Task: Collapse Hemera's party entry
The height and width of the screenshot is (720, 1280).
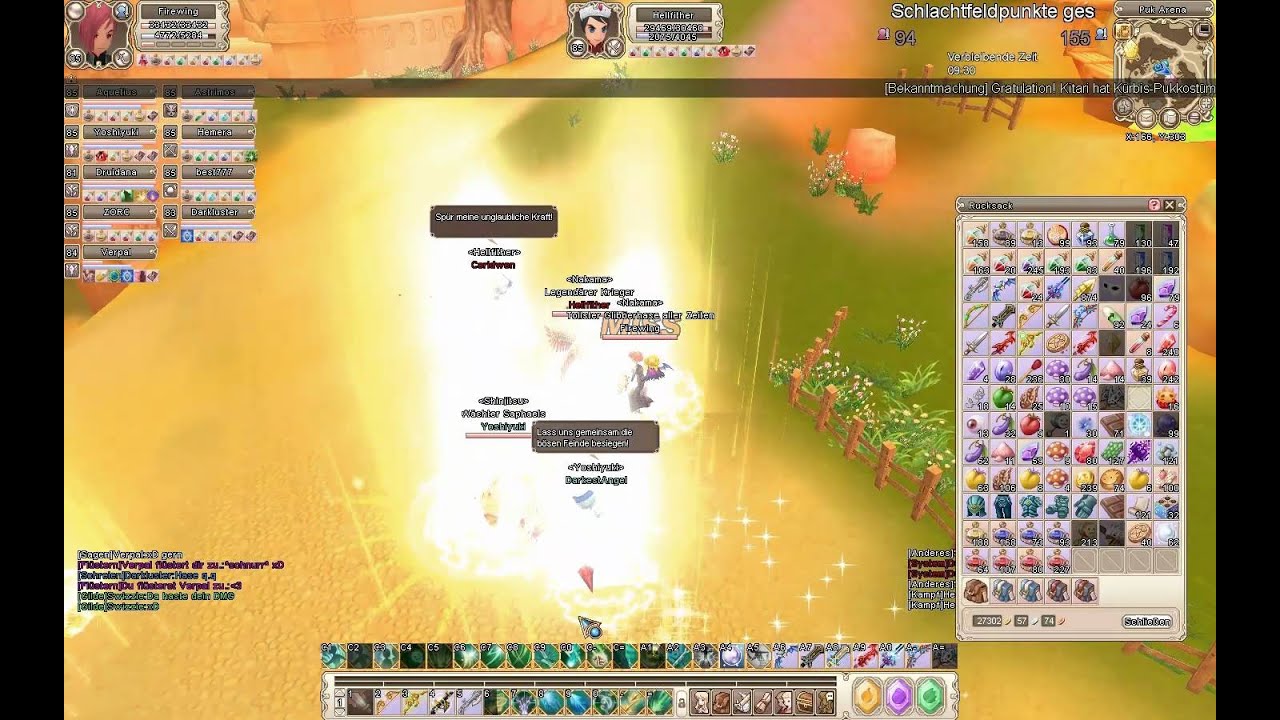Action: click(x=250, y=131)
